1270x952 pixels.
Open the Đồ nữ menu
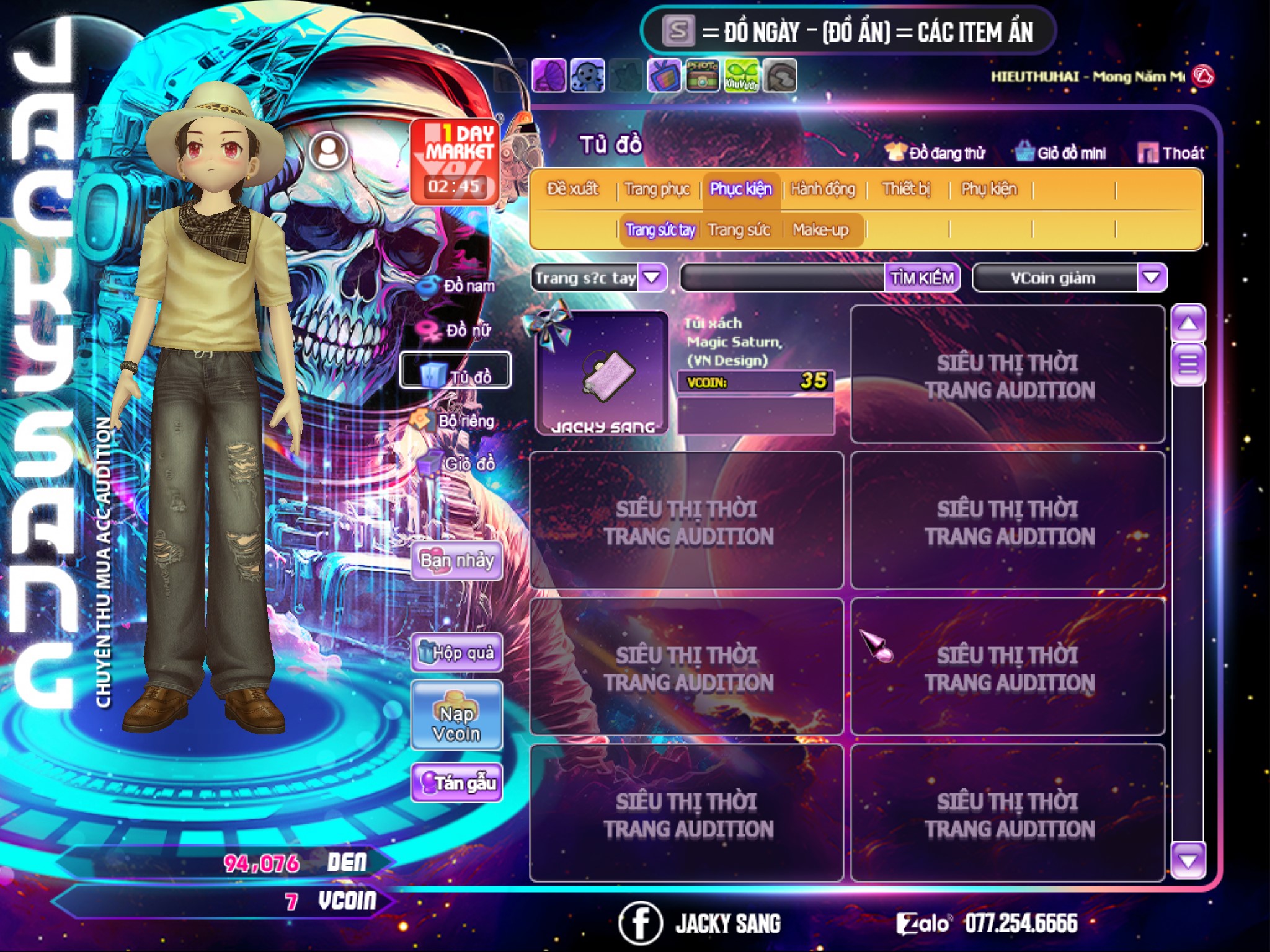click(x=458, y=330)
